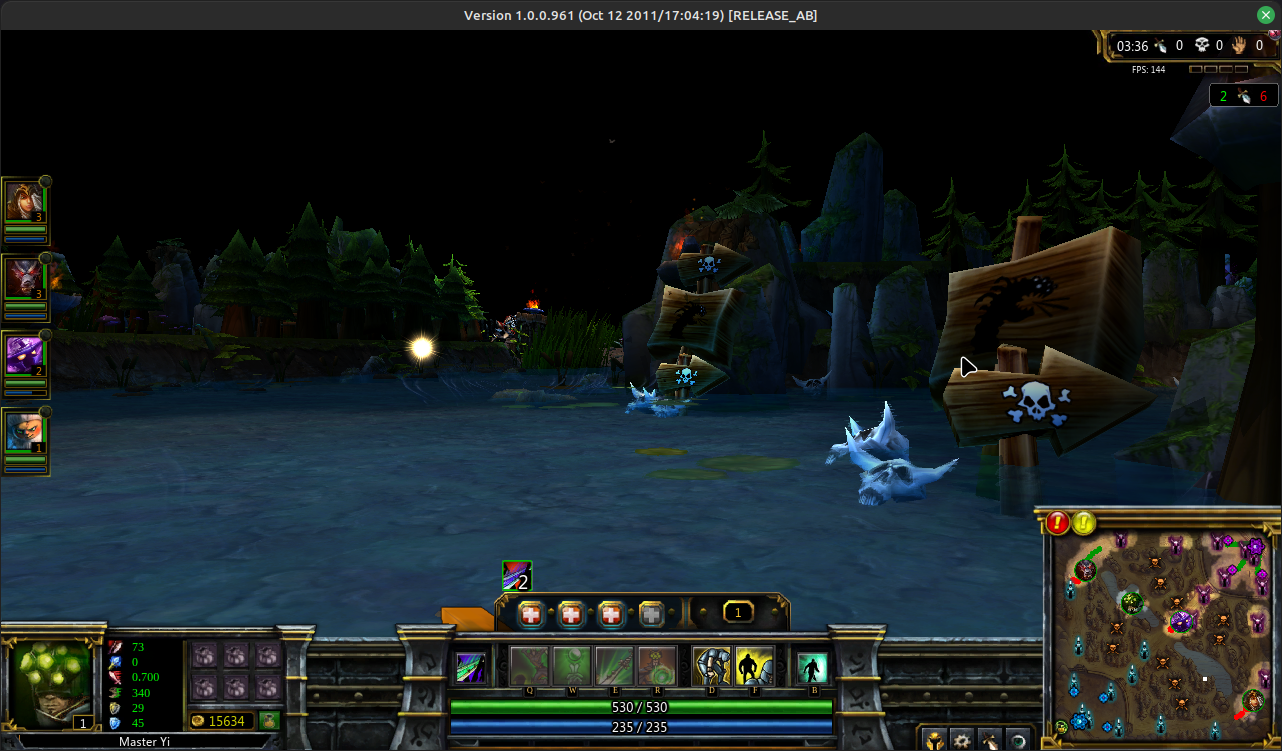
Task: Activate Highlander ultimate on the R icon
Action: coord(657,666)
